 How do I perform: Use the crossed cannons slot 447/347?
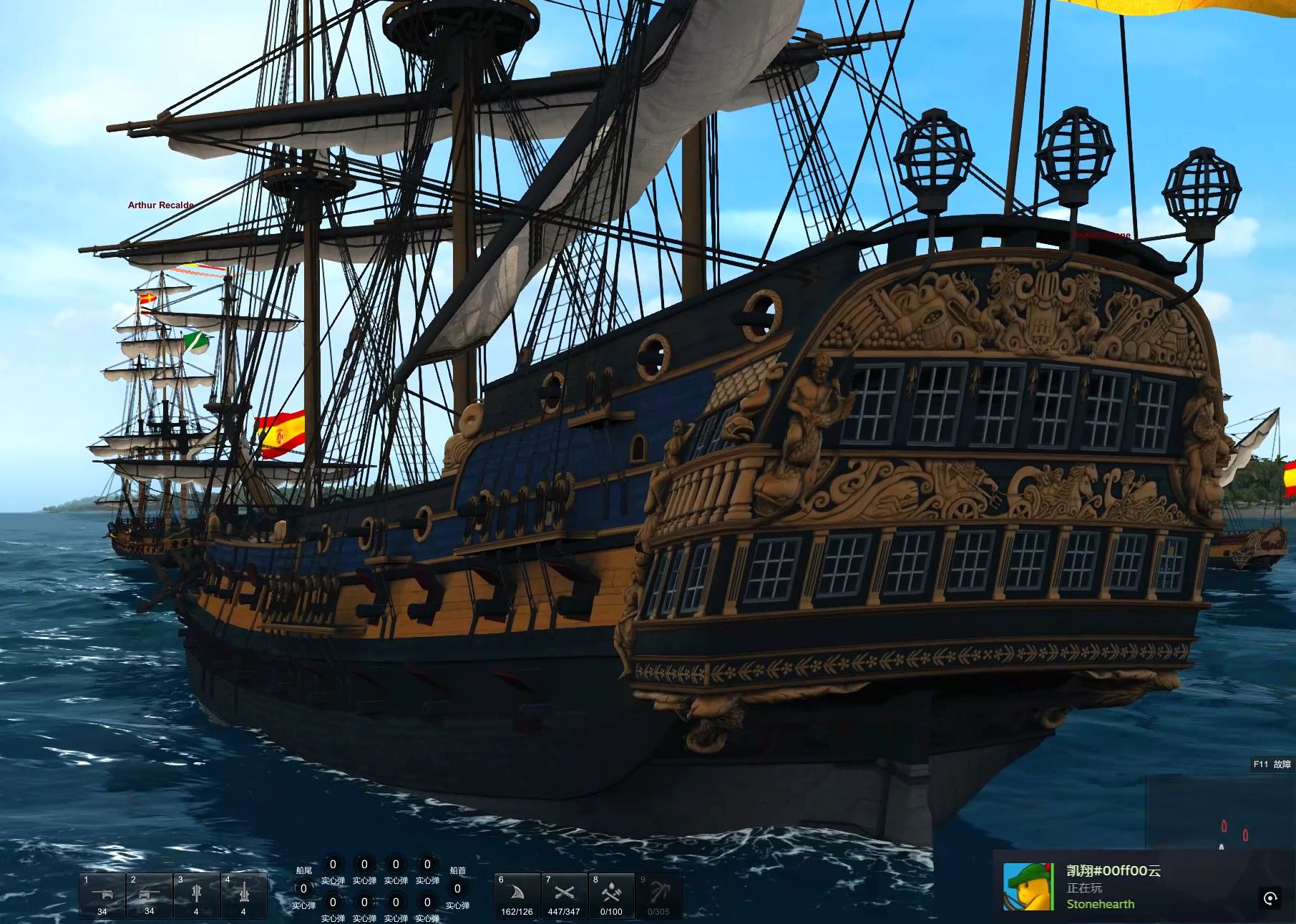click(564, 895)
